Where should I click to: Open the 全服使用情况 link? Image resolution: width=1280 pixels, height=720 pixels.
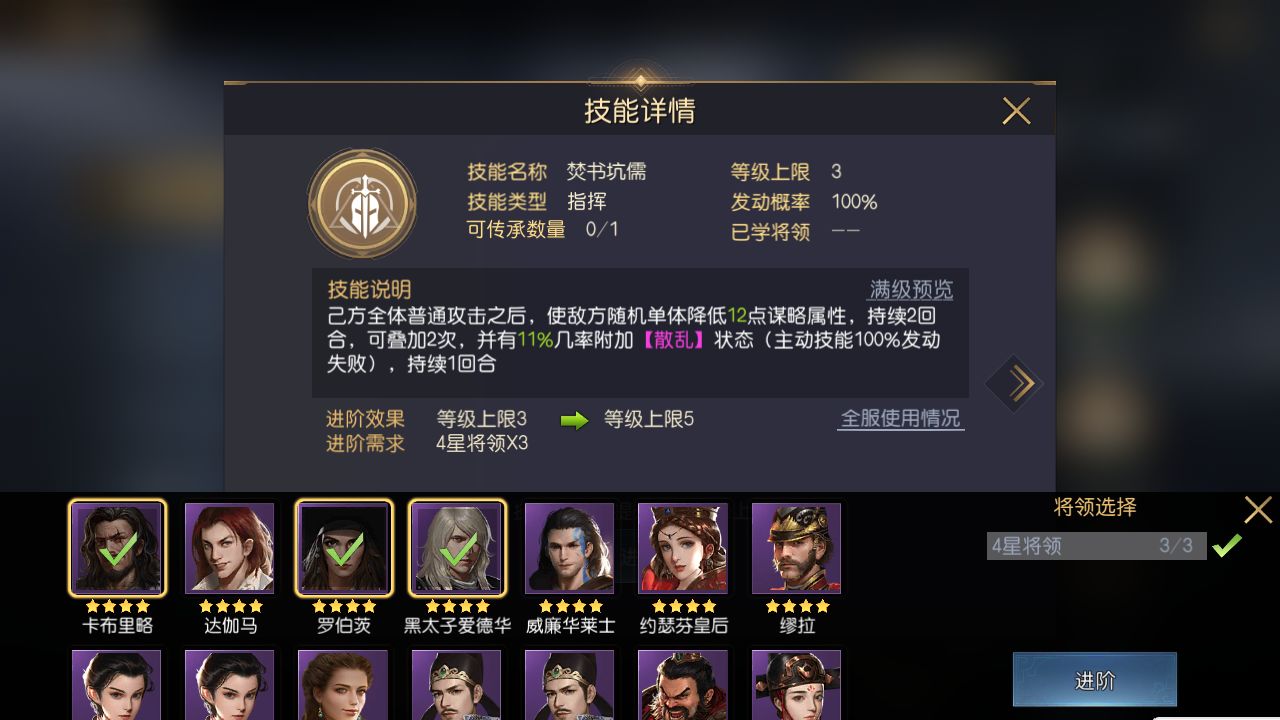[900, 419]
